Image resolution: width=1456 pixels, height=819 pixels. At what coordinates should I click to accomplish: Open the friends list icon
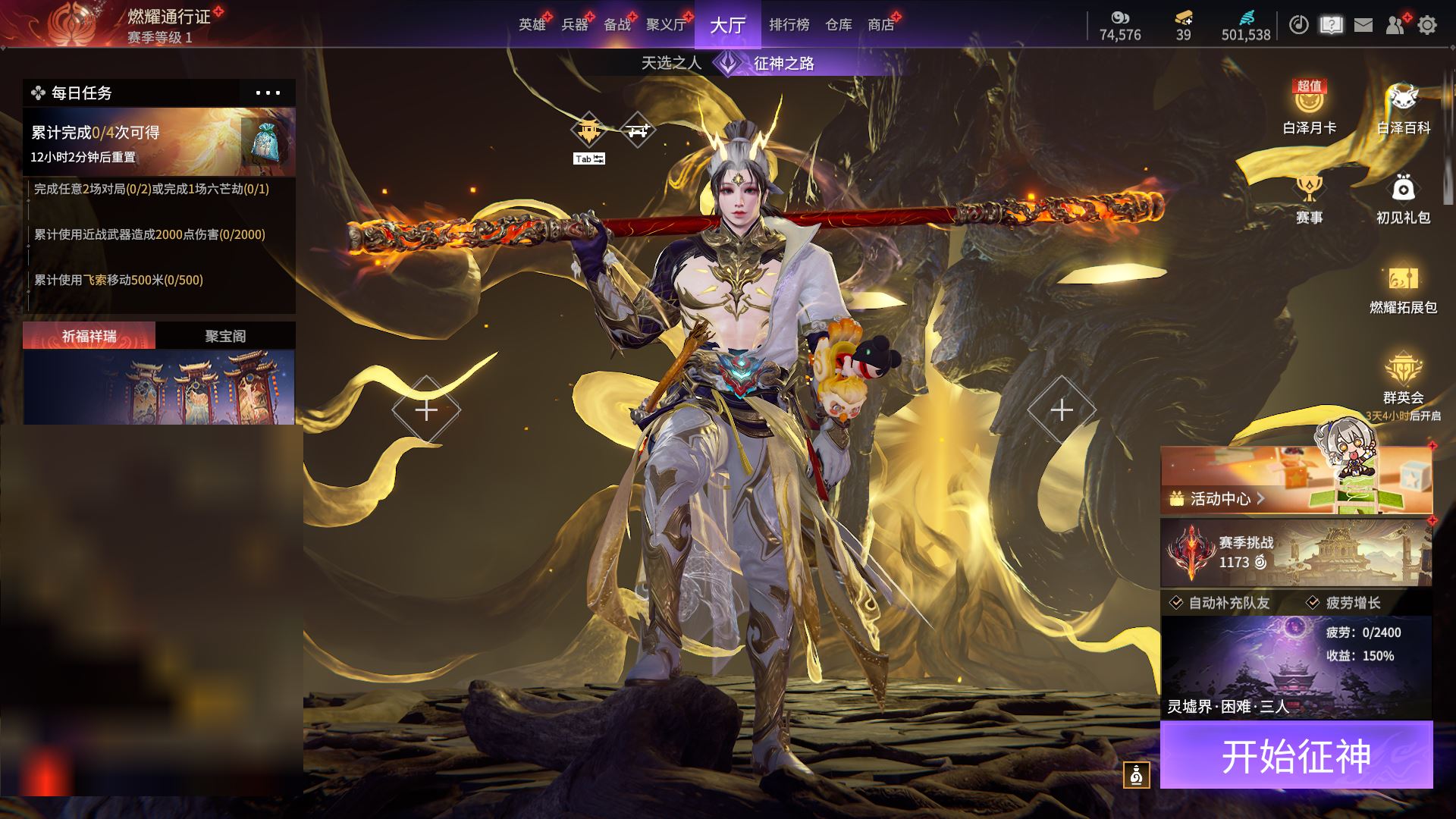point(1395,25)
